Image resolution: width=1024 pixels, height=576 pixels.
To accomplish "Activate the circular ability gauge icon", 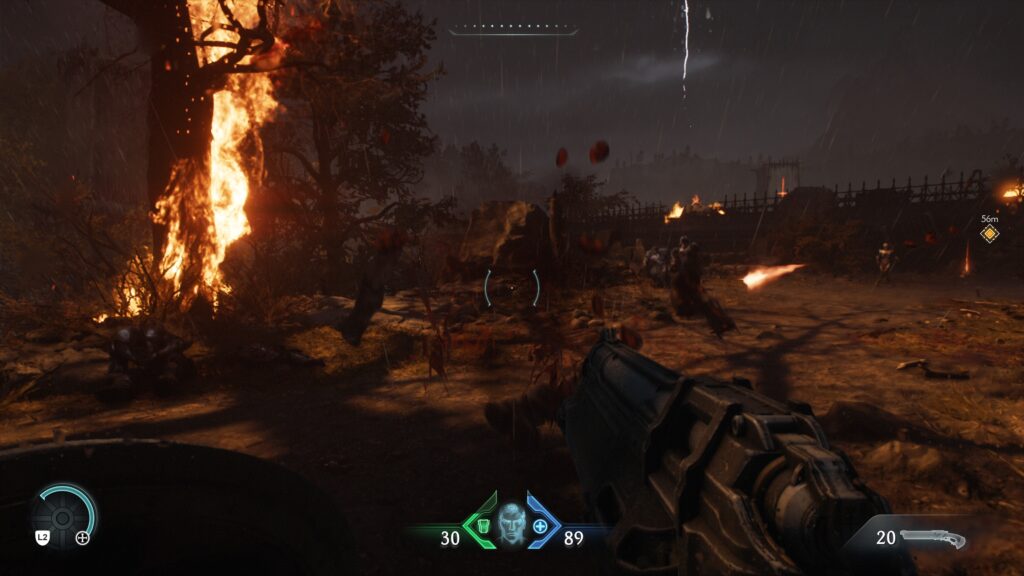I will (x=63, y=515).
